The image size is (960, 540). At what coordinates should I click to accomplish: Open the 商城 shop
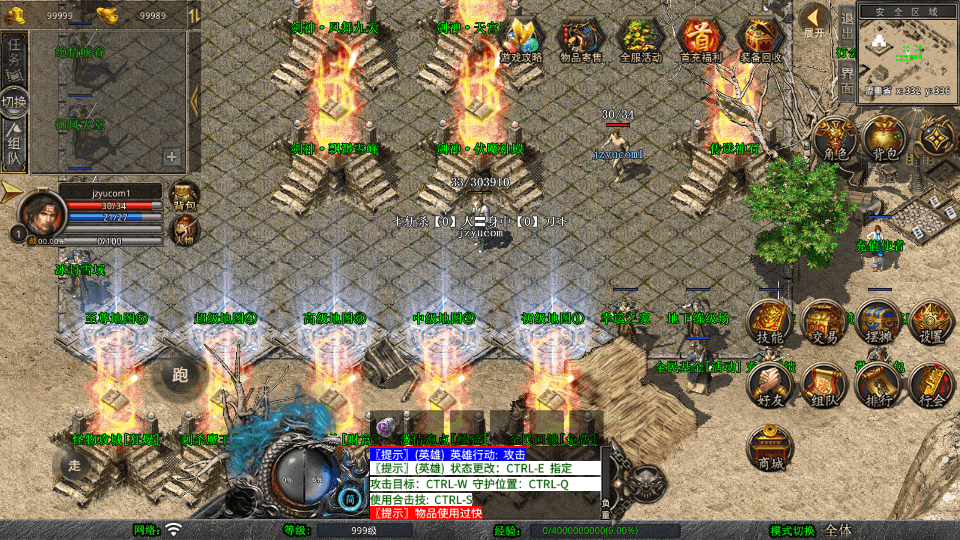point(770,448)
